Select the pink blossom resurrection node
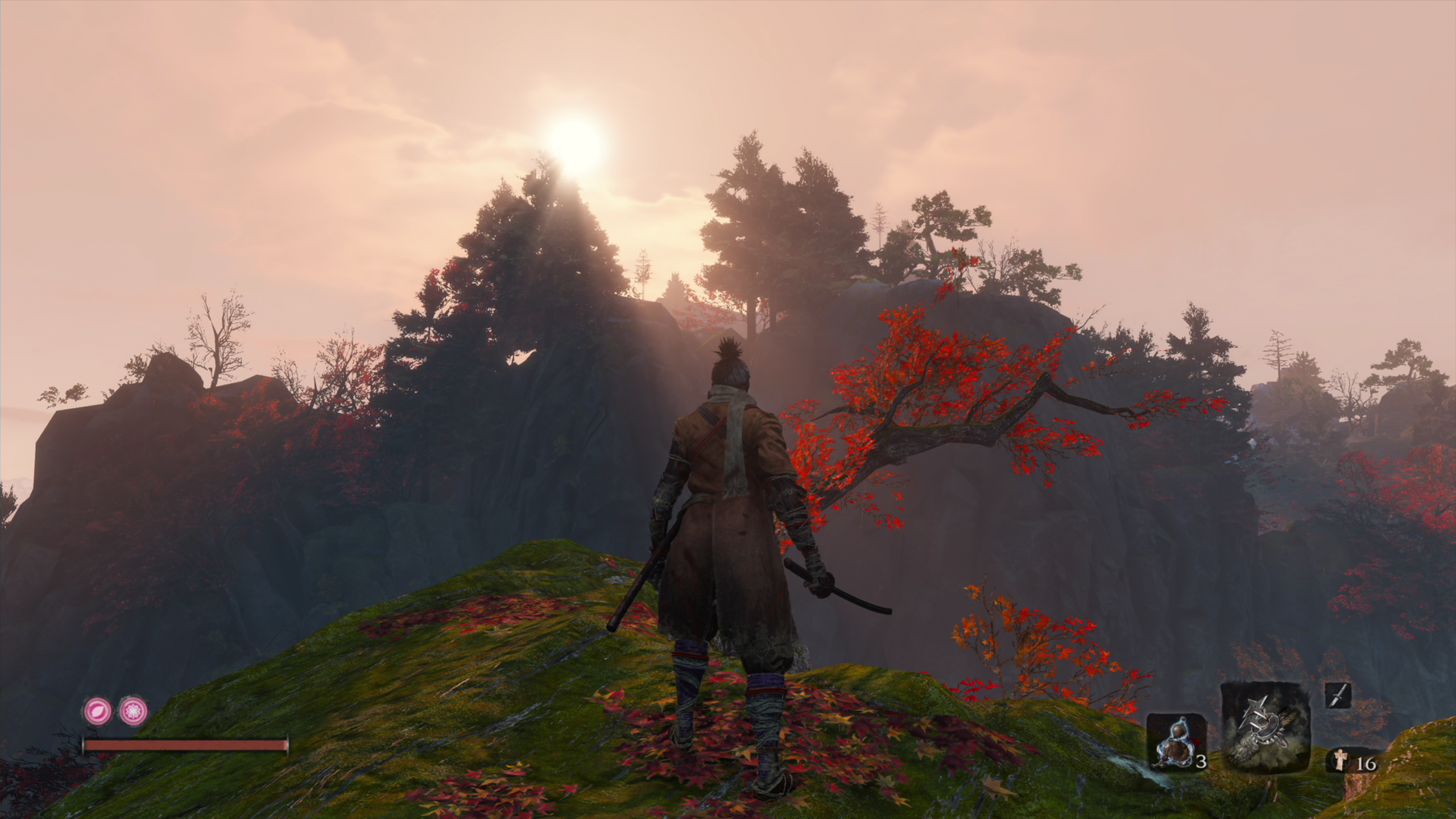 [134, 710]
